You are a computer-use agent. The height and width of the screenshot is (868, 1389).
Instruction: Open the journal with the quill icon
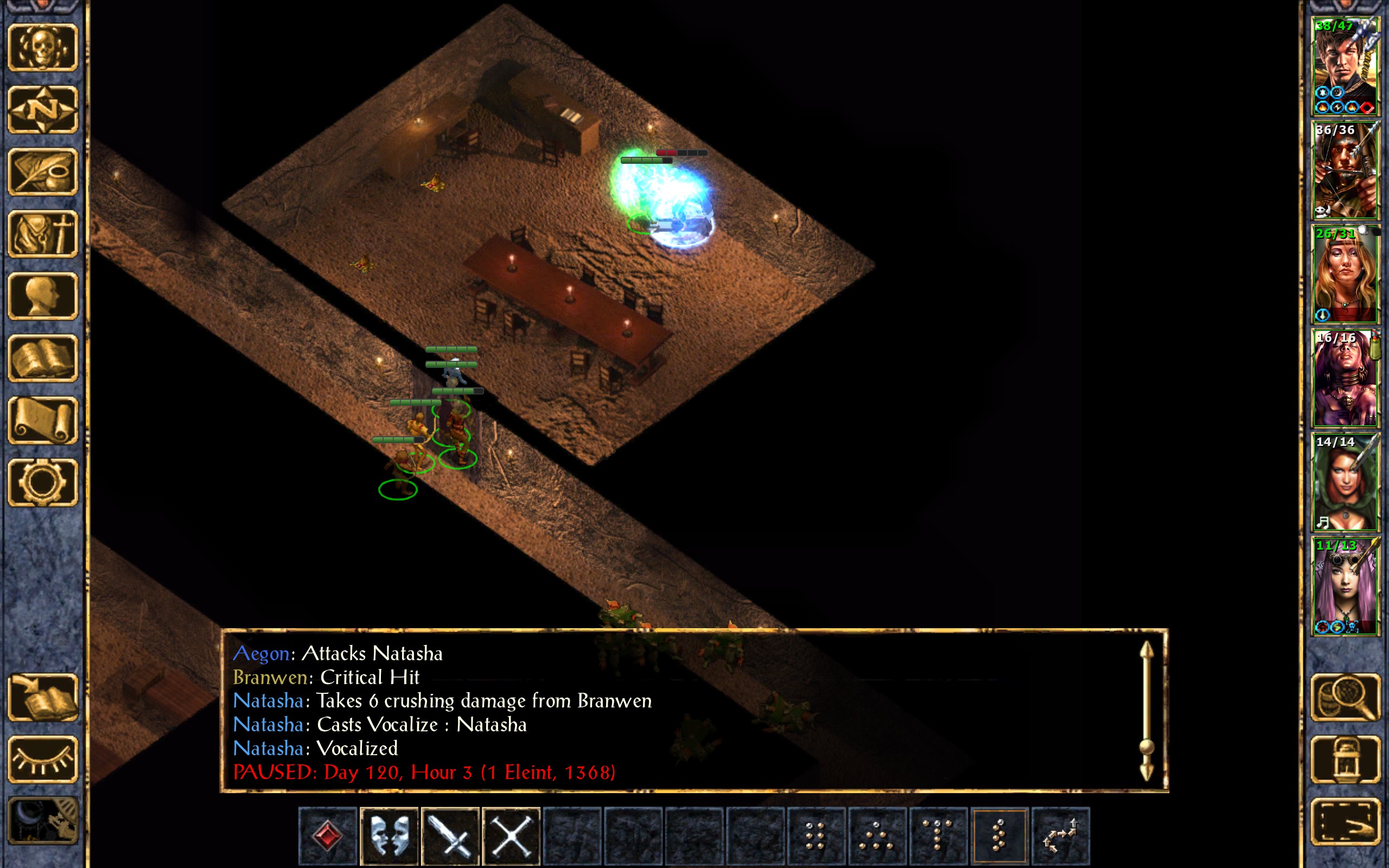pos(43,171)
